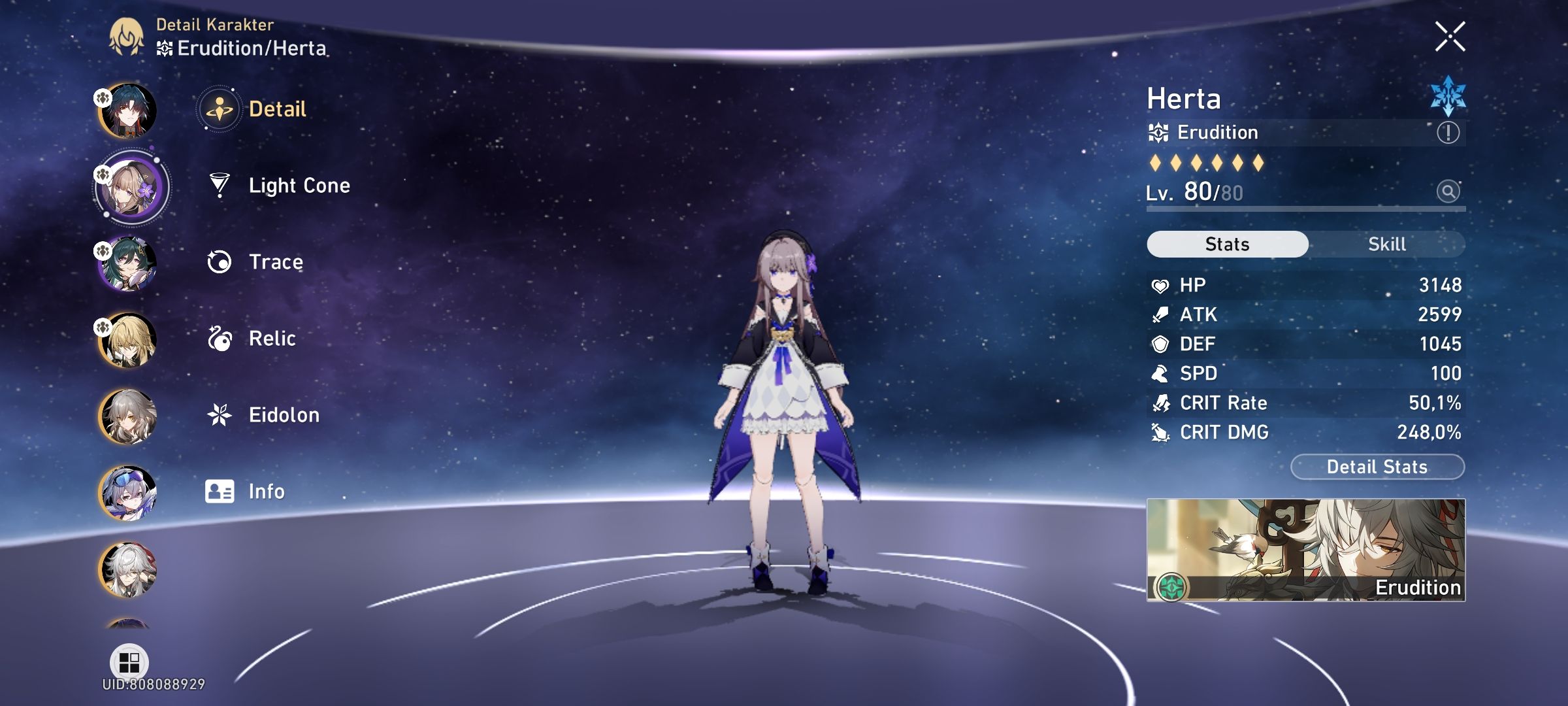The image size is (1568, 706).
Task: Select the top character portrait in sidebar
Action: pos(131,111)
